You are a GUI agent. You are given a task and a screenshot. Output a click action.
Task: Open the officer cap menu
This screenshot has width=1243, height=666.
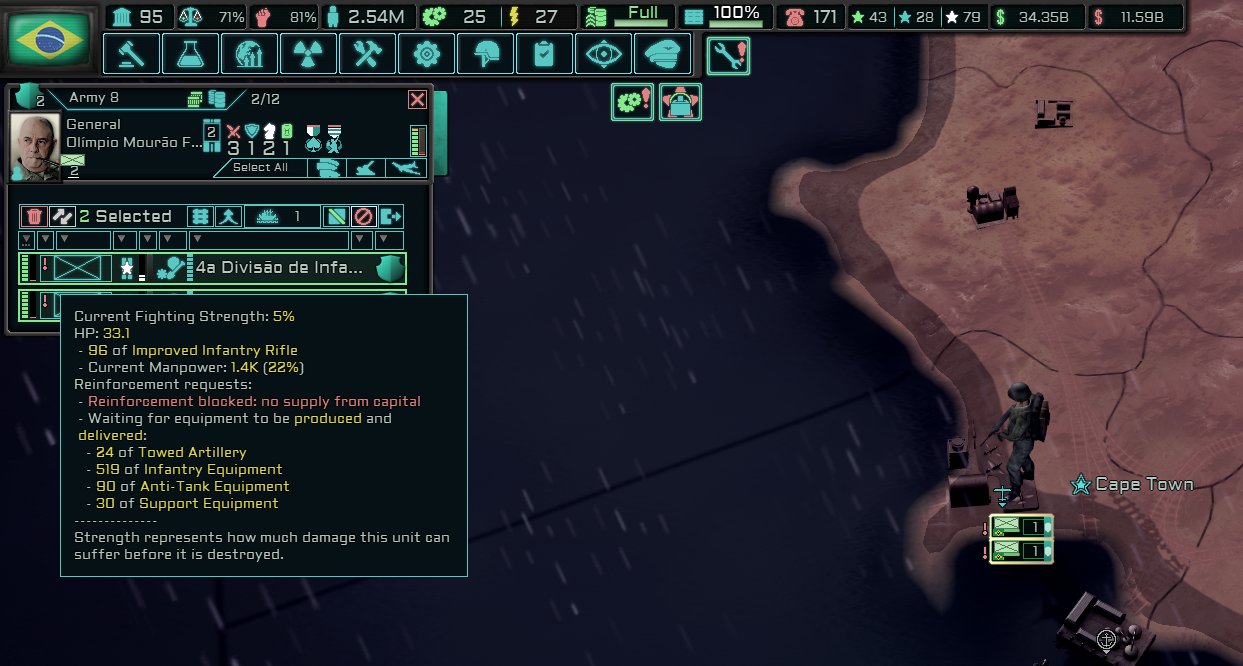(x=662, y=54)
